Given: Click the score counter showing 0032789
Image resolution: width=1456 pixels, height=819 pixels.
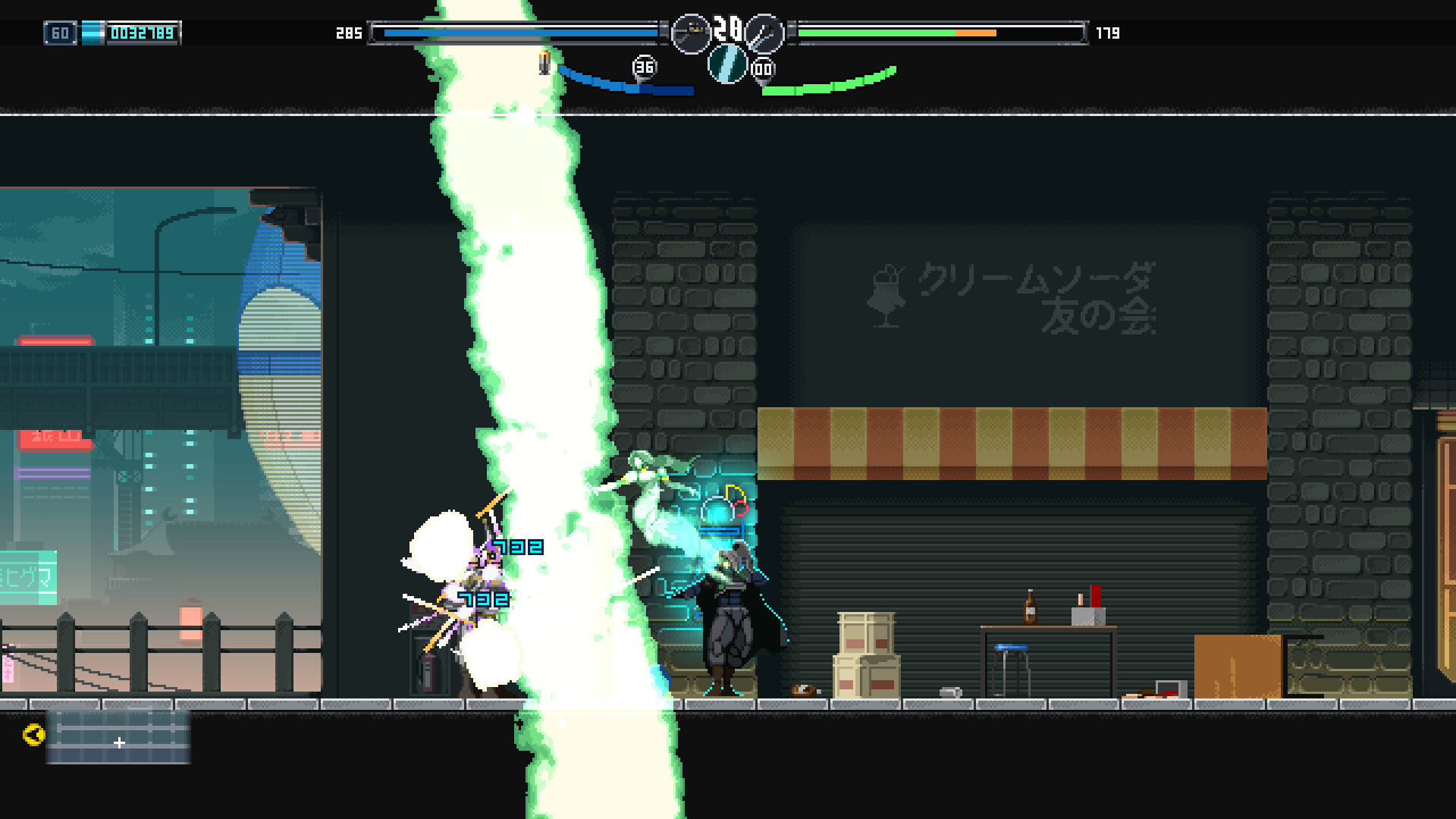Looking at the screenshot, I should pyautogui.click(x=141, y=33).
